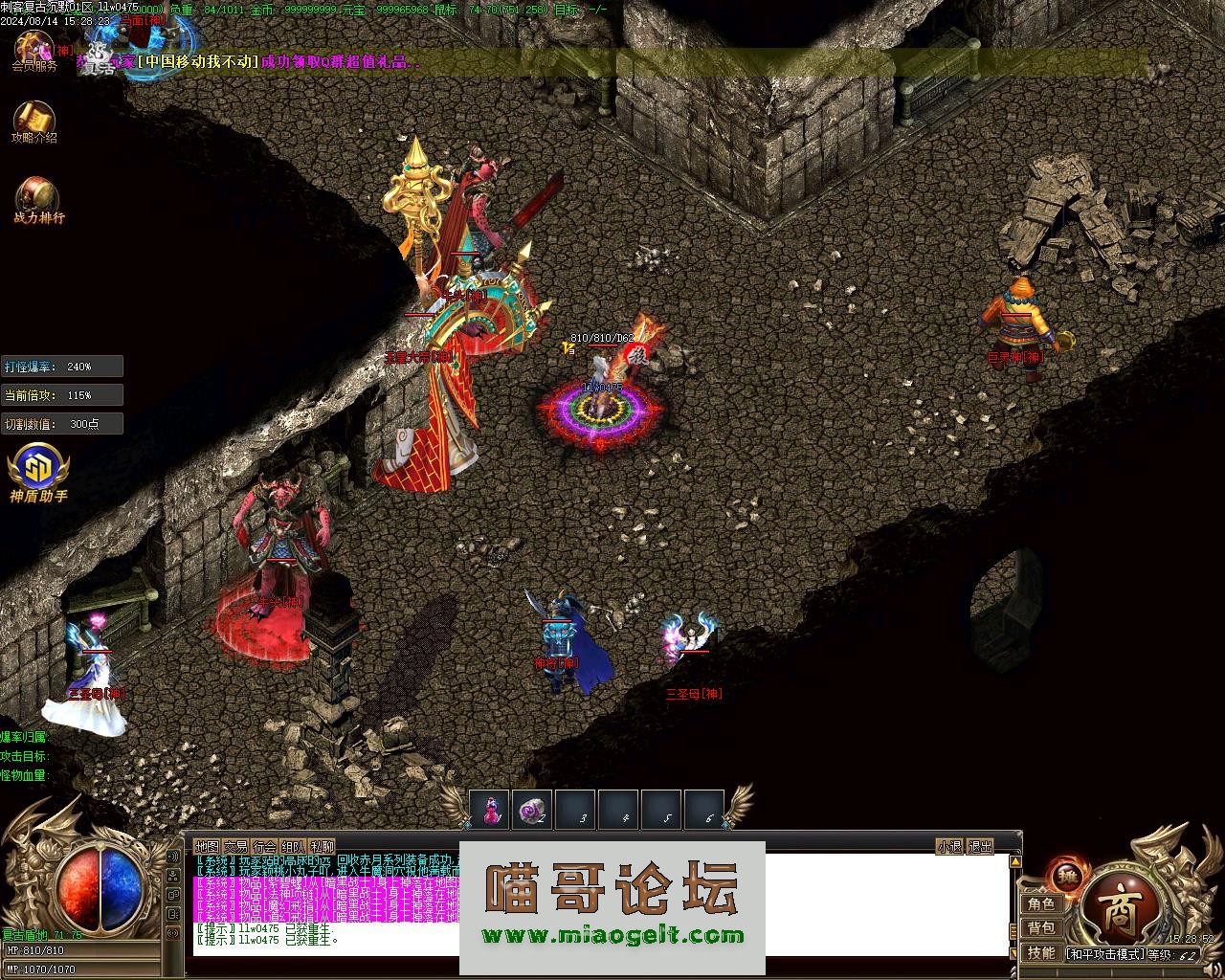Click the 退出 exit game button
1225x980 pixels.
(981, 847)
